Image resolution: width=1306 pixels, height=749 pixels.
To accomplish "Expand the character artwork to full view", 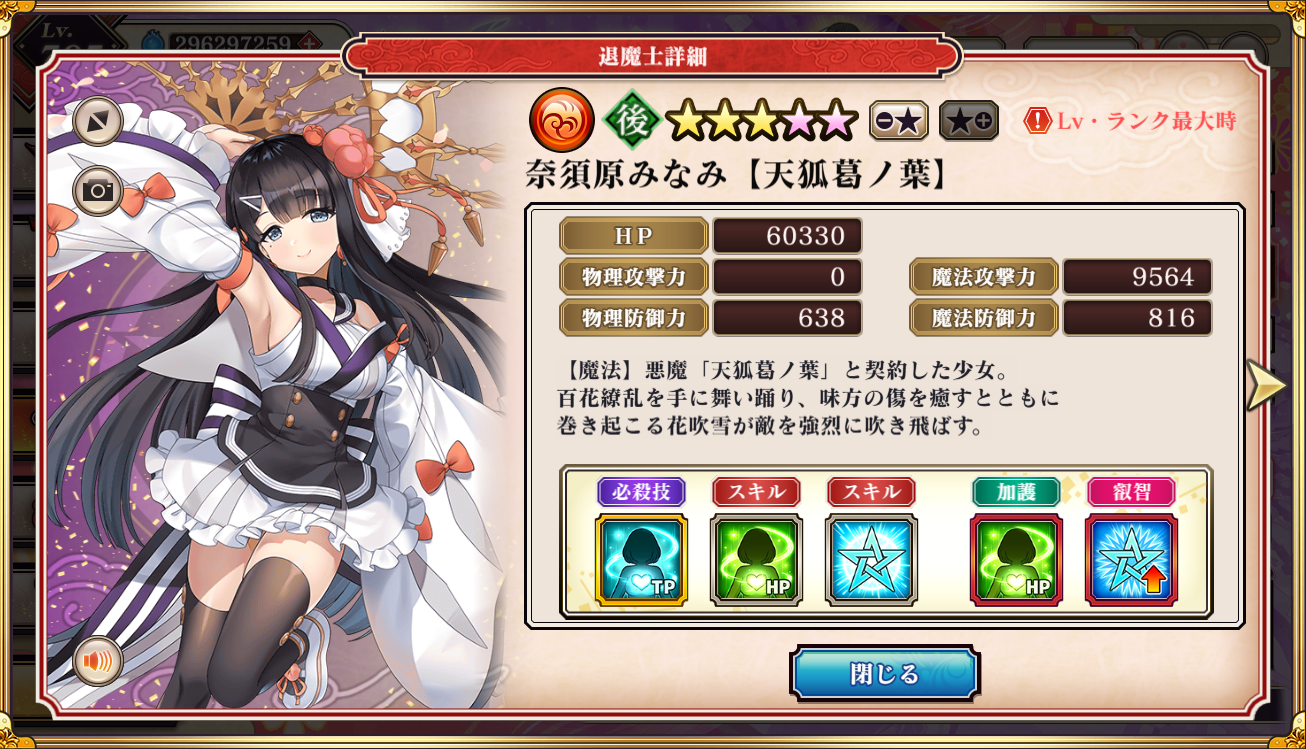I will point(98,121).
